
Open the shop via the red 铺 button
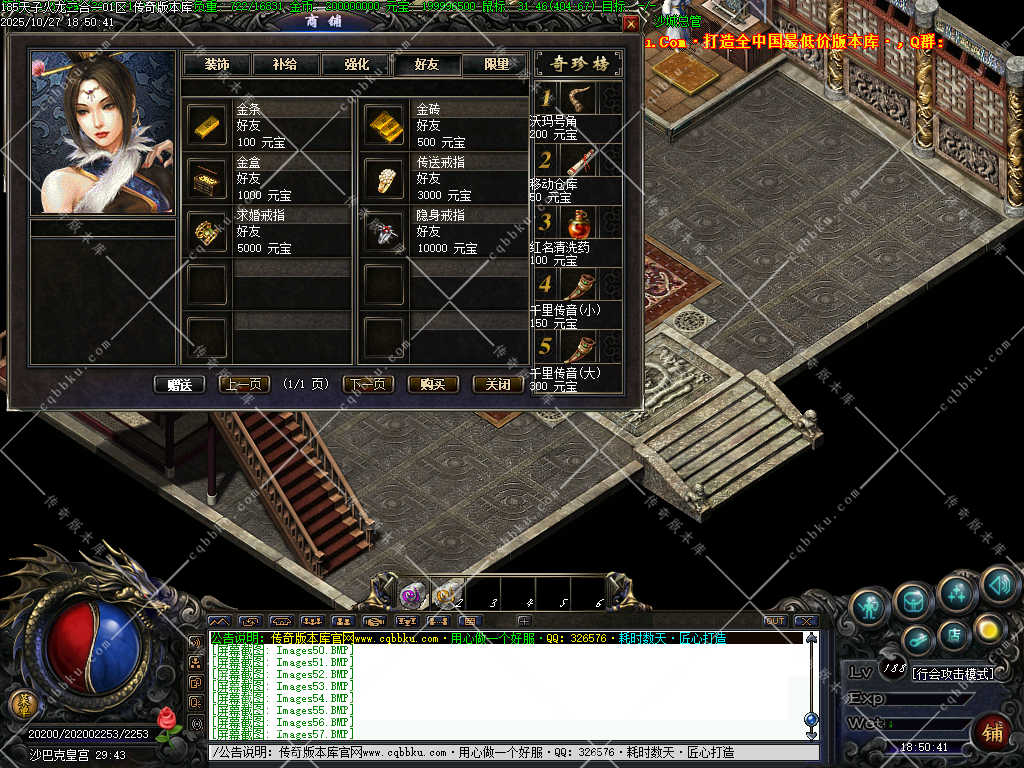[x=992, y=733]
